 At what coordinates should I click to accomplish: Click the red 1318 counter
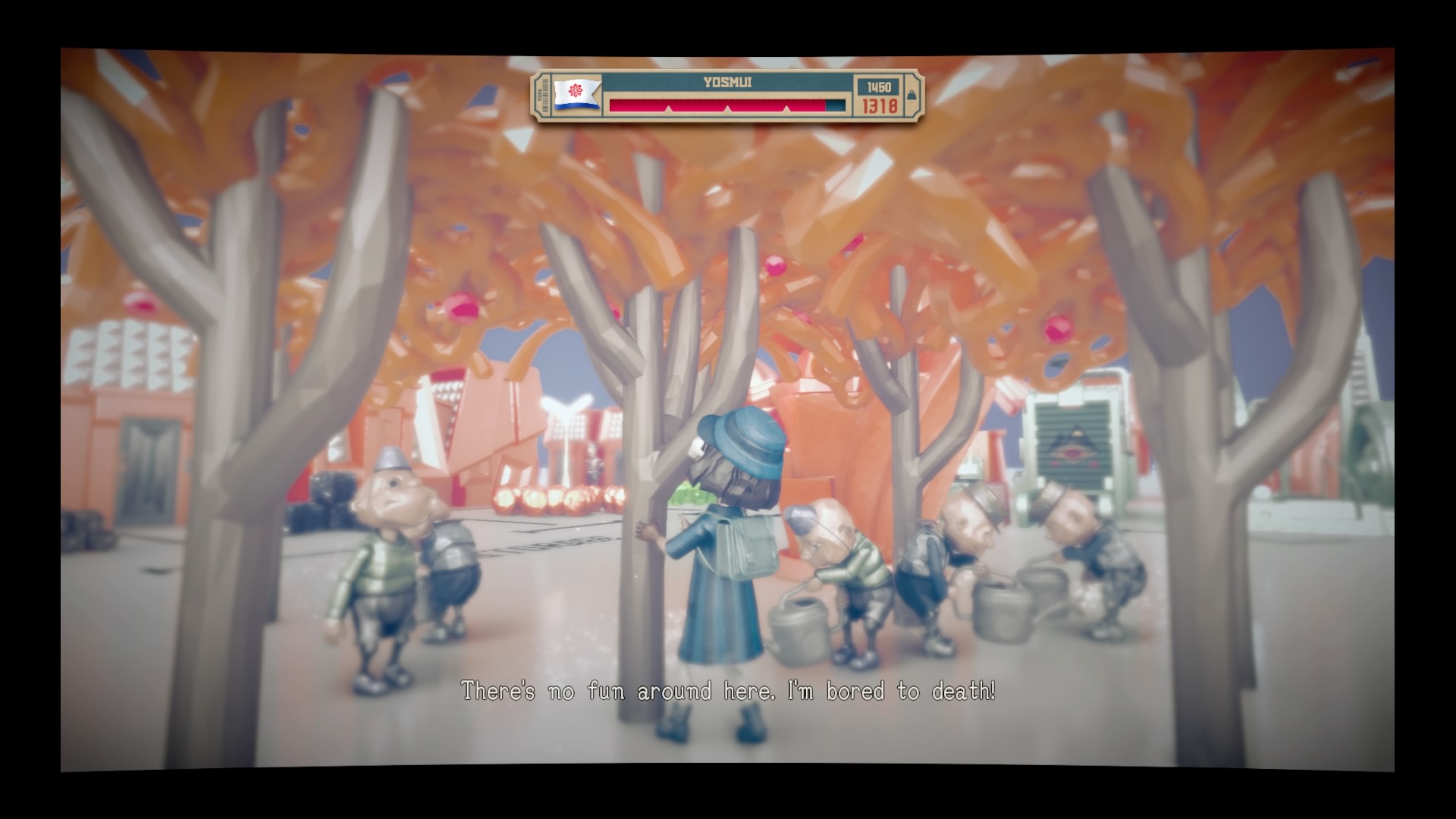click(x=880, y=105)
